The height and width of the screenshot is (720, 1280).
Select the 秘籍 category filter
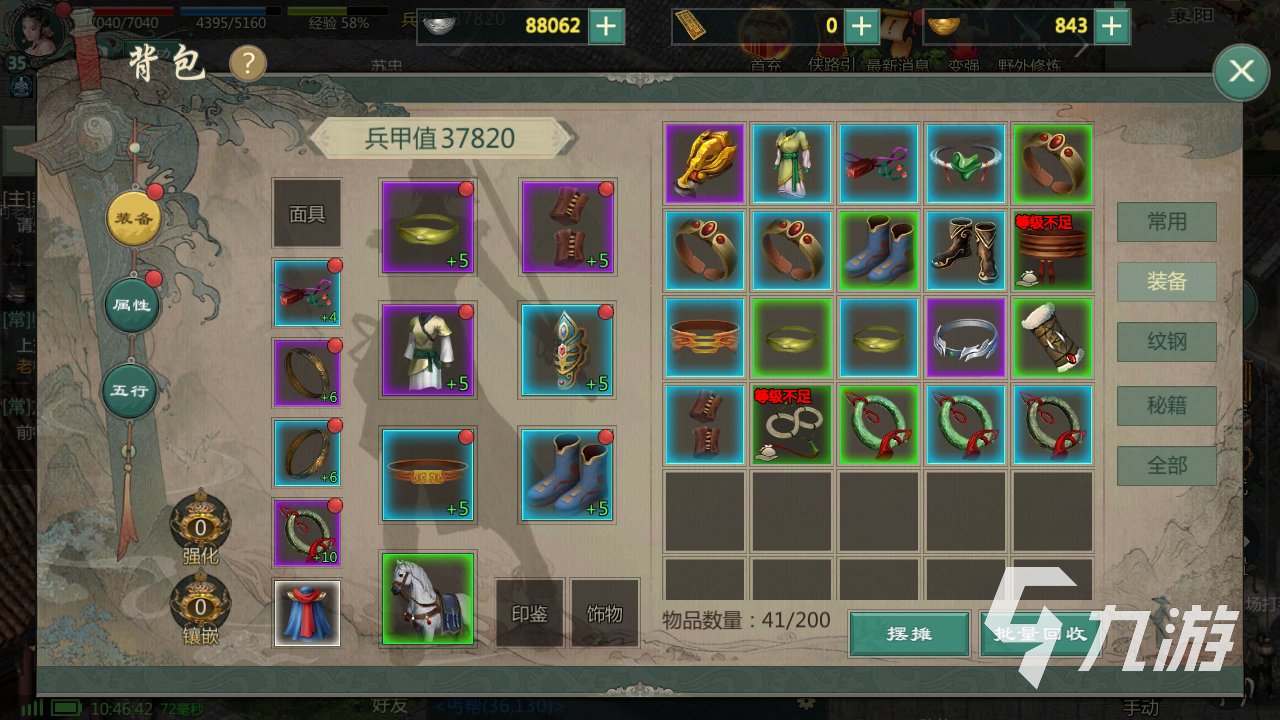point(1166,405)
